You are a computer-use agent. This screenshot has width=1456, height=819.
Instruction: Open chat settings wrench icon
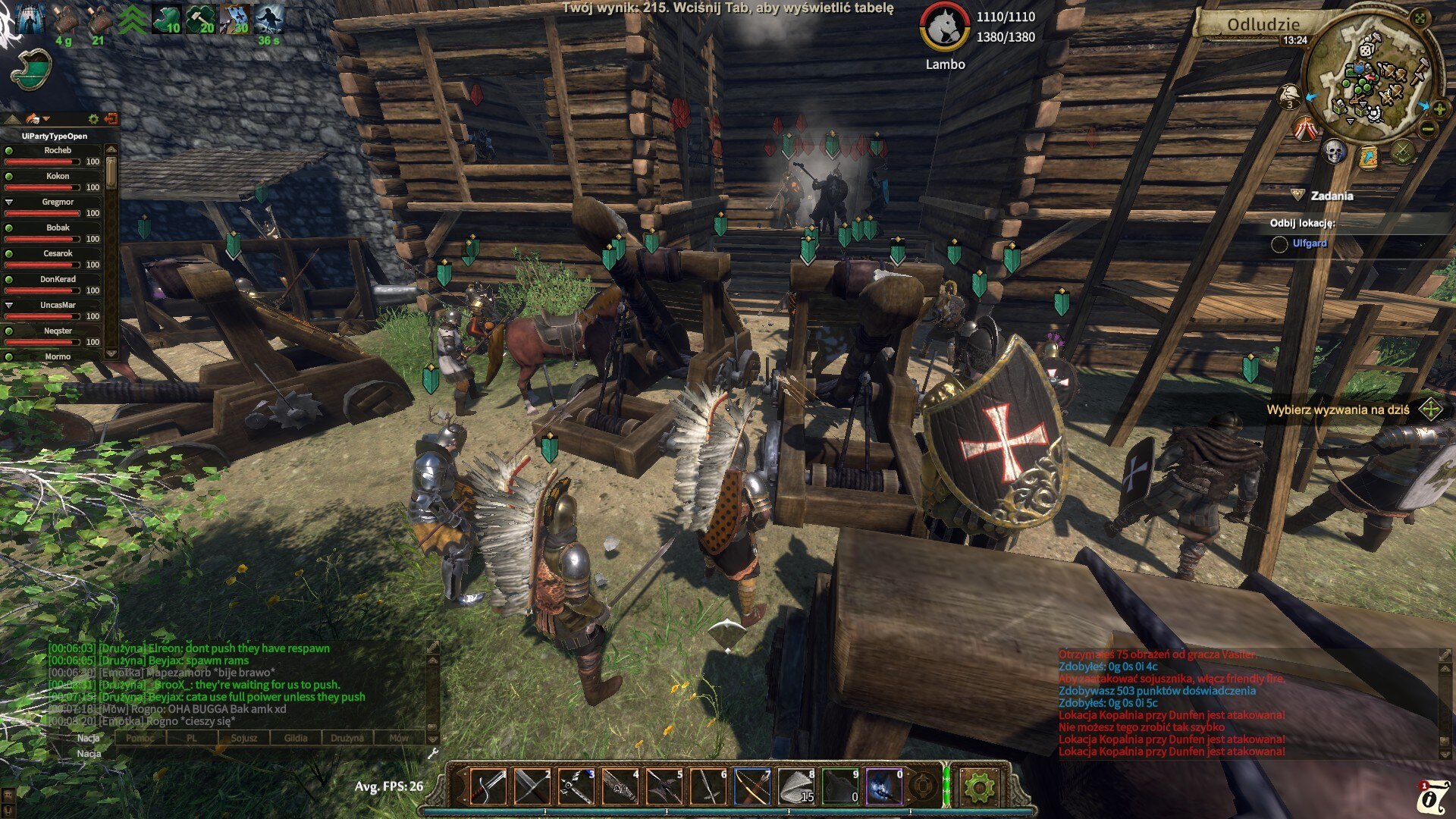[433, 753]
